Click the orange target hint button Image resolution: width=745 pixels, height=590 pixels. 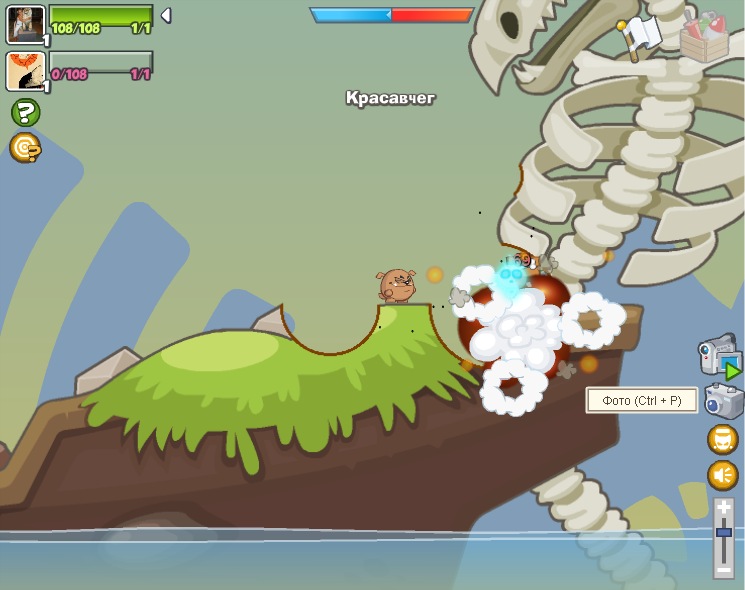[25, 148]
